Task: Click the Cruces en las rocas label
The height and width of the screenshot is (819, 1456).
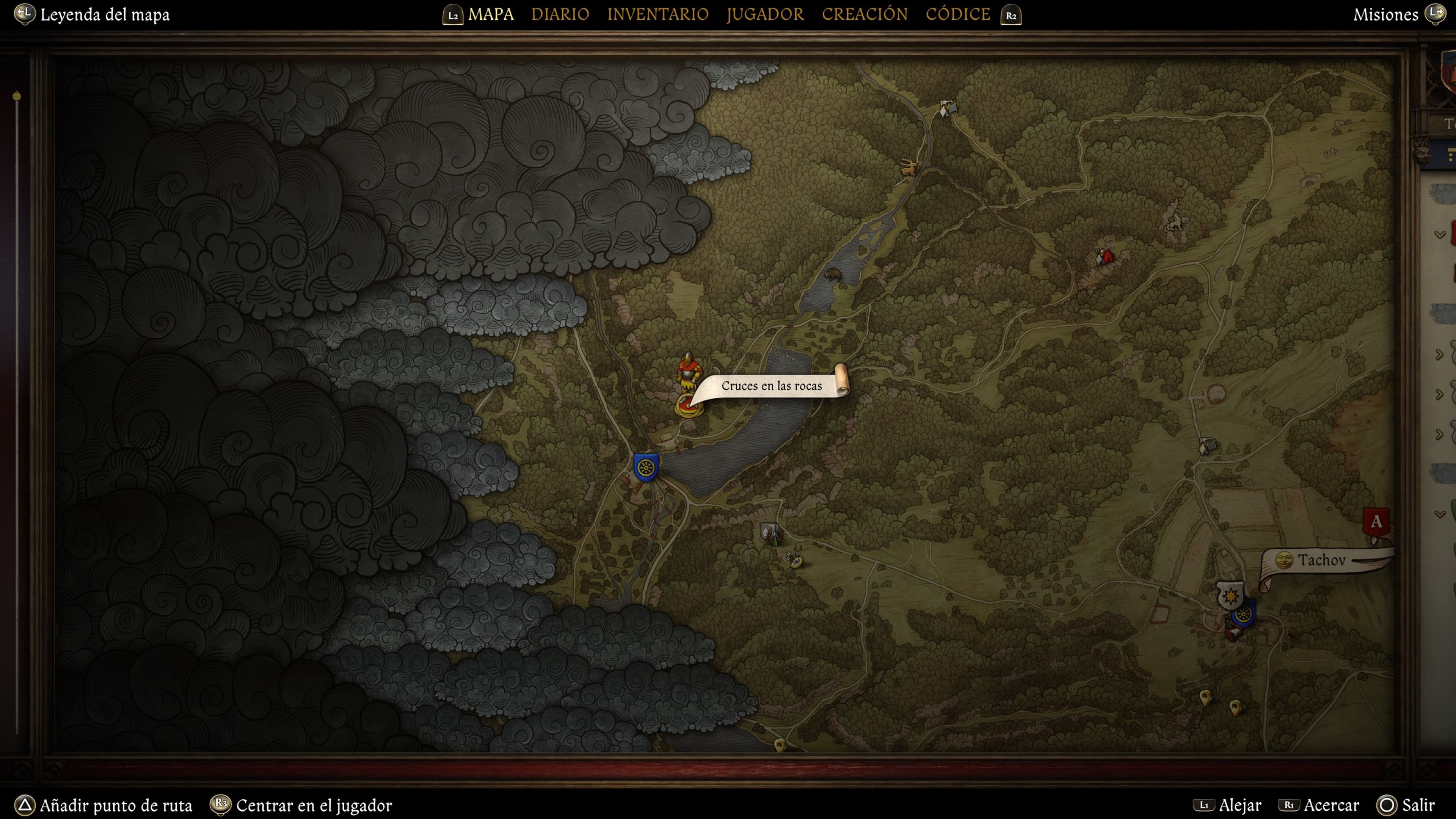Action: click(772, 386)
